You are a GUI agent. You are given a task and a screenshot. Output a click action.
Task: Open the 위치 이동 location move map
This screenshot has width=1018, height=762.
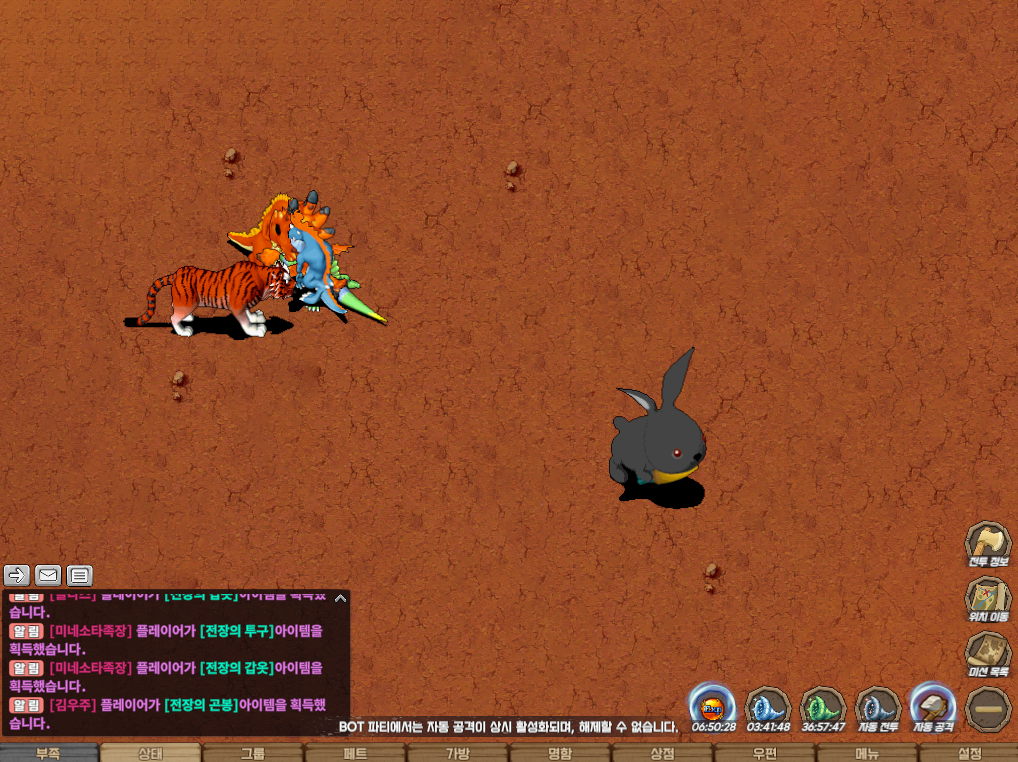pos(988,599)
